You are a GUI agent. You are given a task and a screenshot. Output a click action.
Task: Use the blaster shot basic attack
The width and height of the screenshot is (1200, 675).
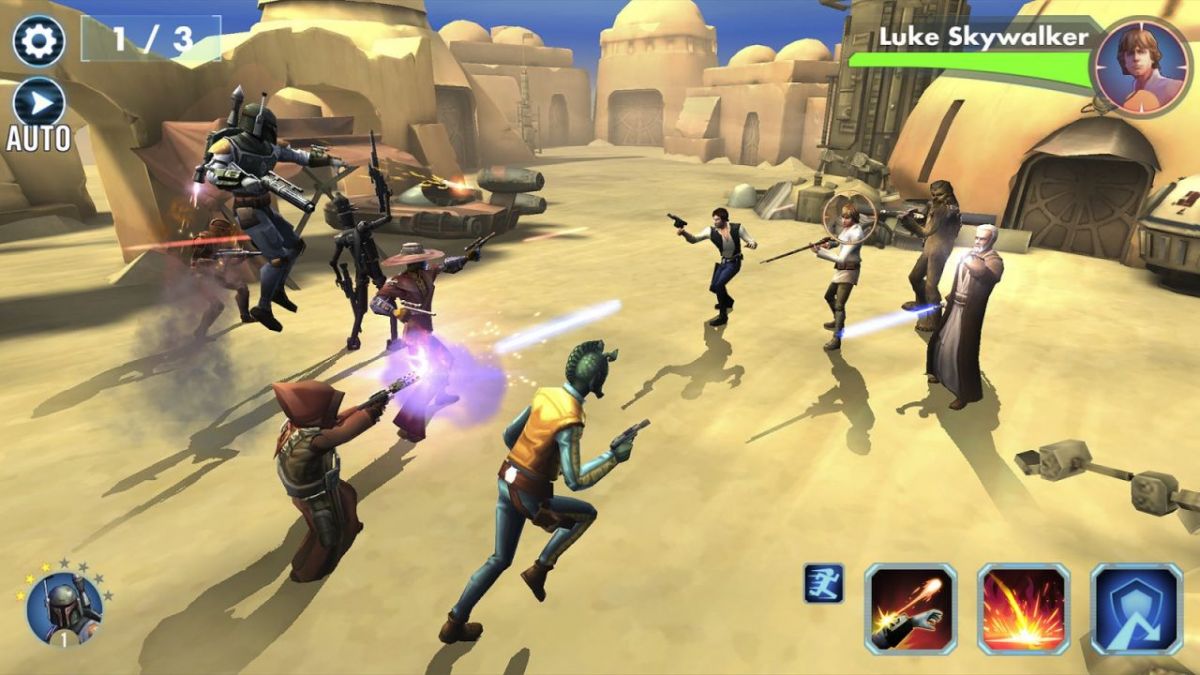tap(910, 609)
